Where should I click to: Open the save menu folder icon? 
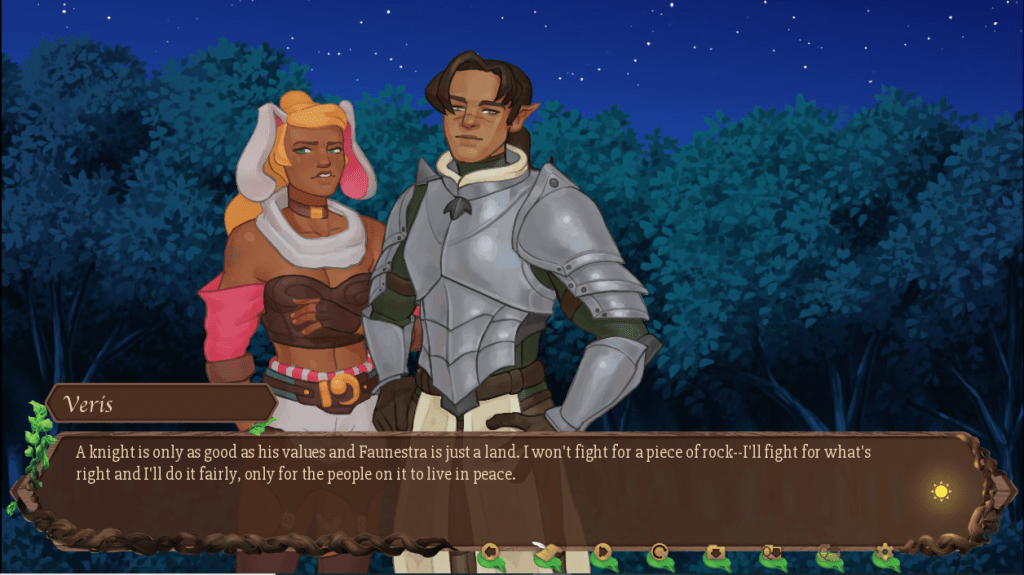(715, 551)
